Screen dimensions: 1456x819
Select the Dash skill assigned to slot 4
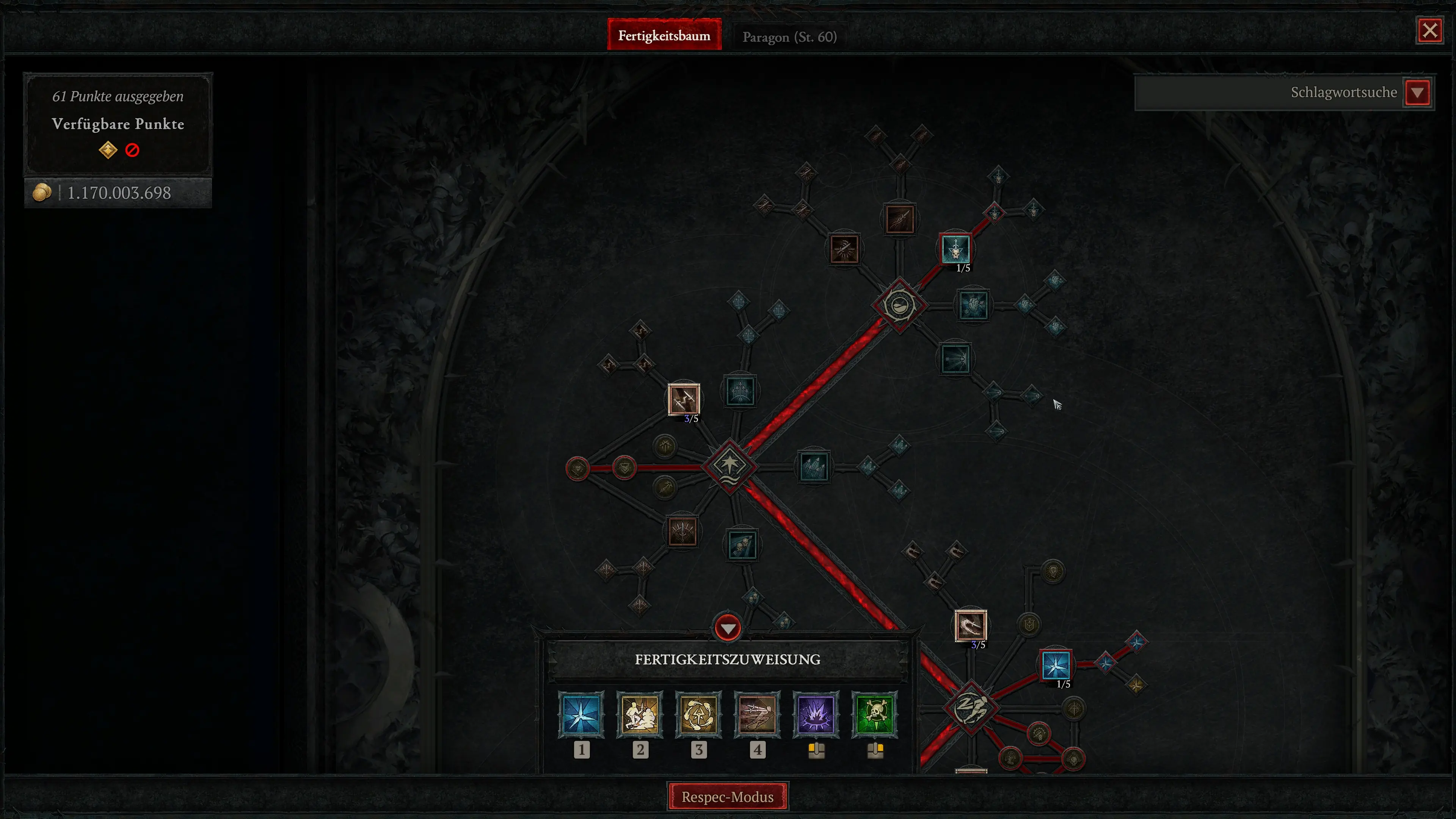click(758, 715)
